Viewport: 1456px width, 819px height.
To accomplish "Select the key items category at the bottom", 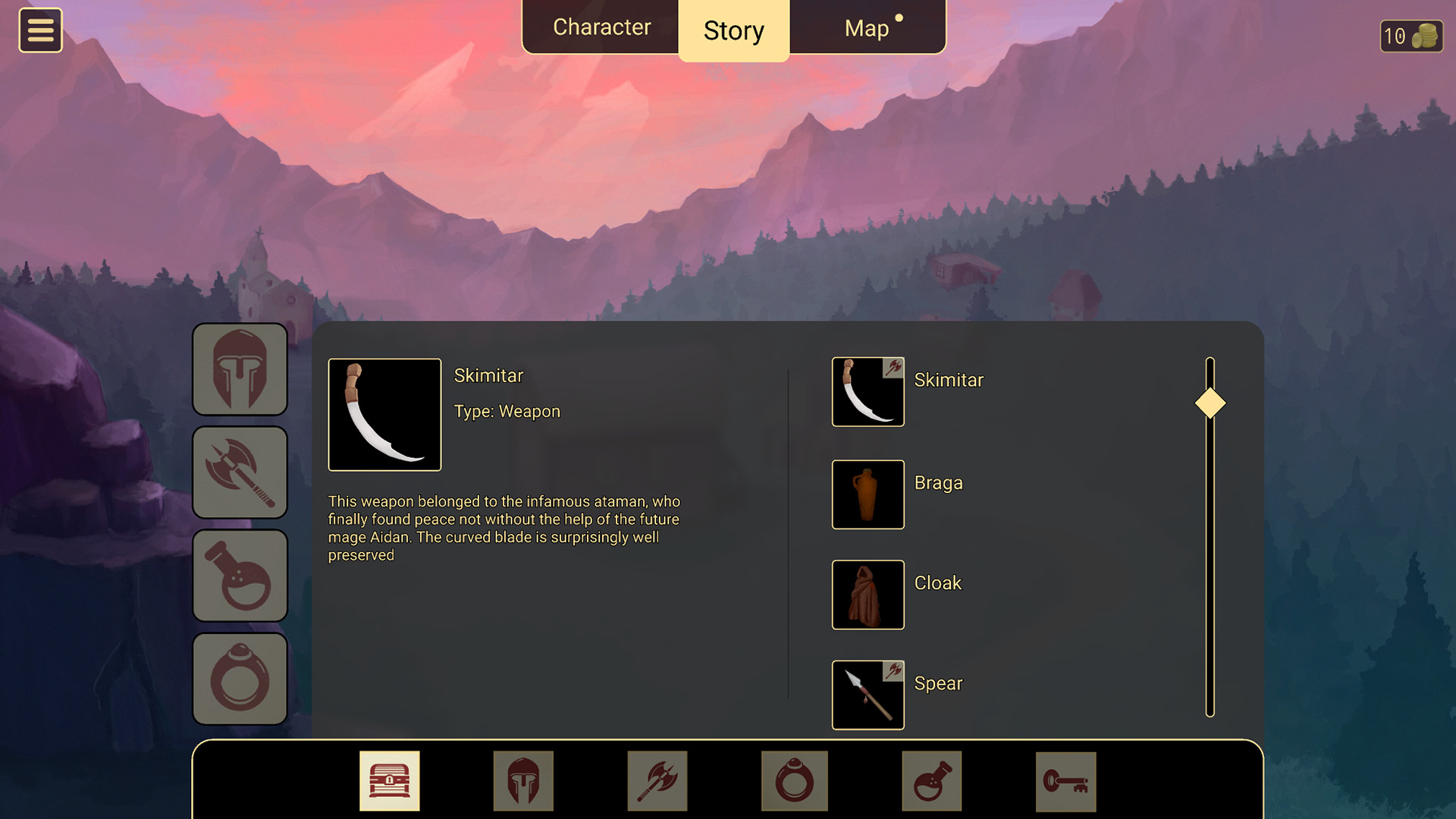I will pos(1066,780).
